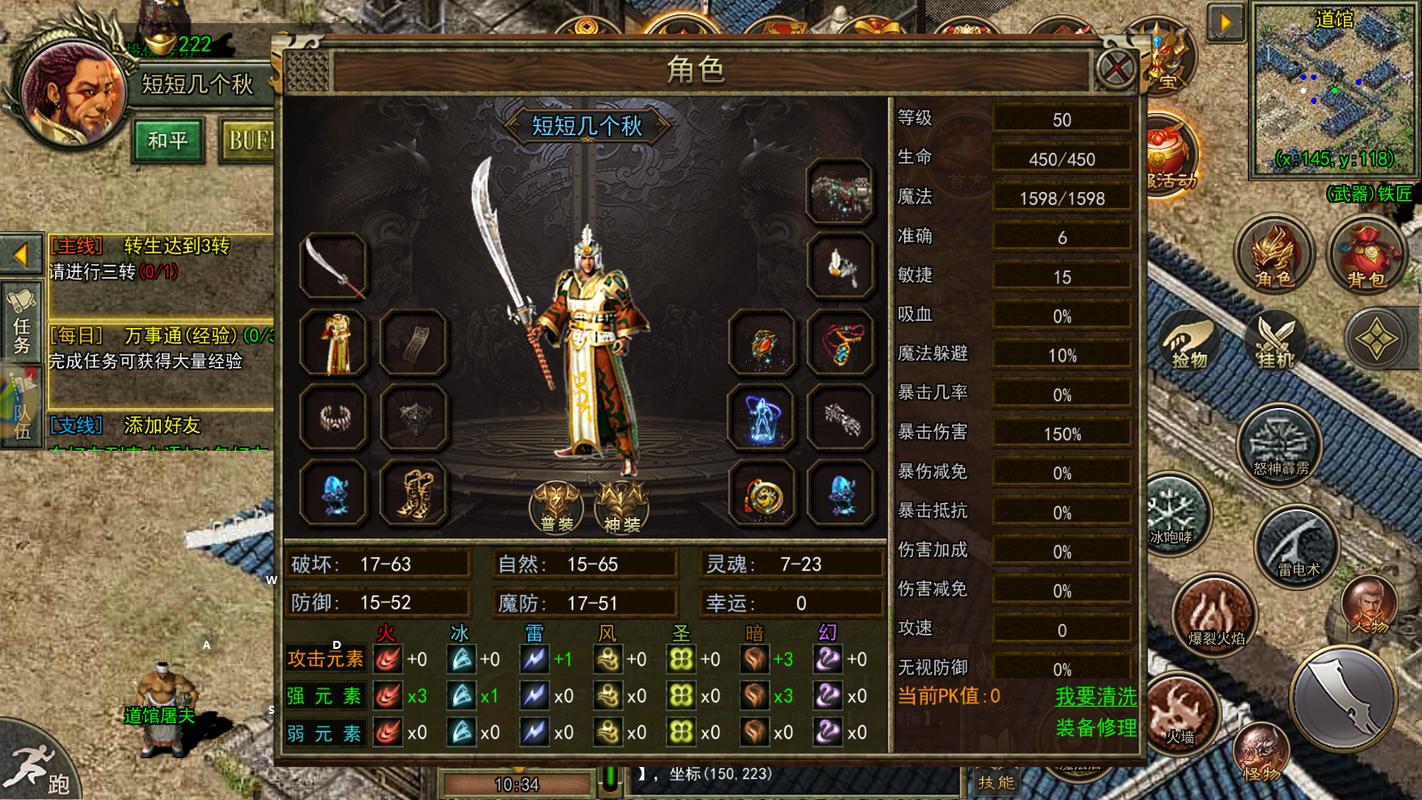This screenshot has width=1422, height=800.
Task: Collapse the quest tracker with left arrow
Action: point(21,254)
